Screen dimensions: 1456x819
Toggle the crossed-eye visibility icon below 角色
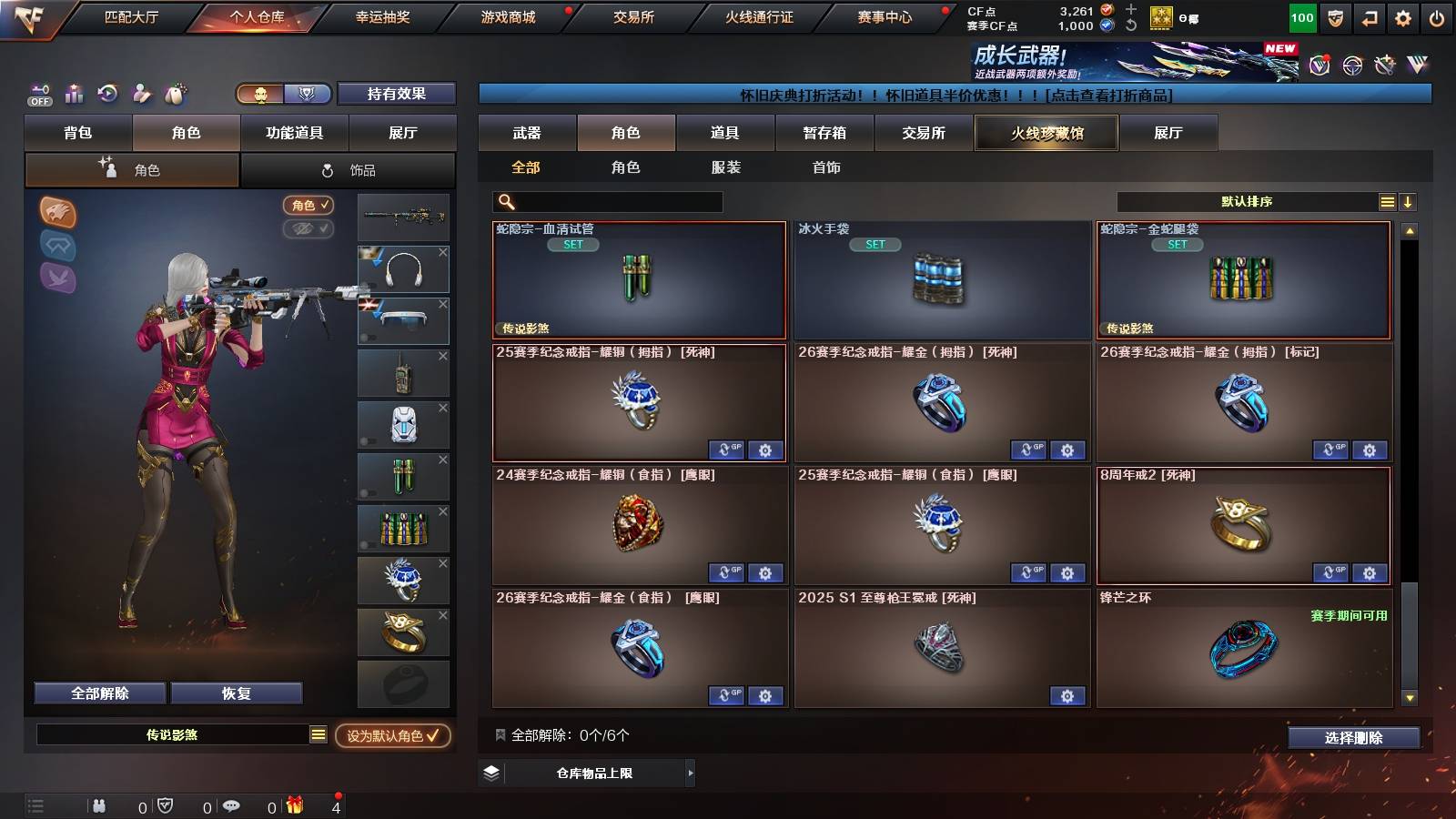tap(308, 229)
